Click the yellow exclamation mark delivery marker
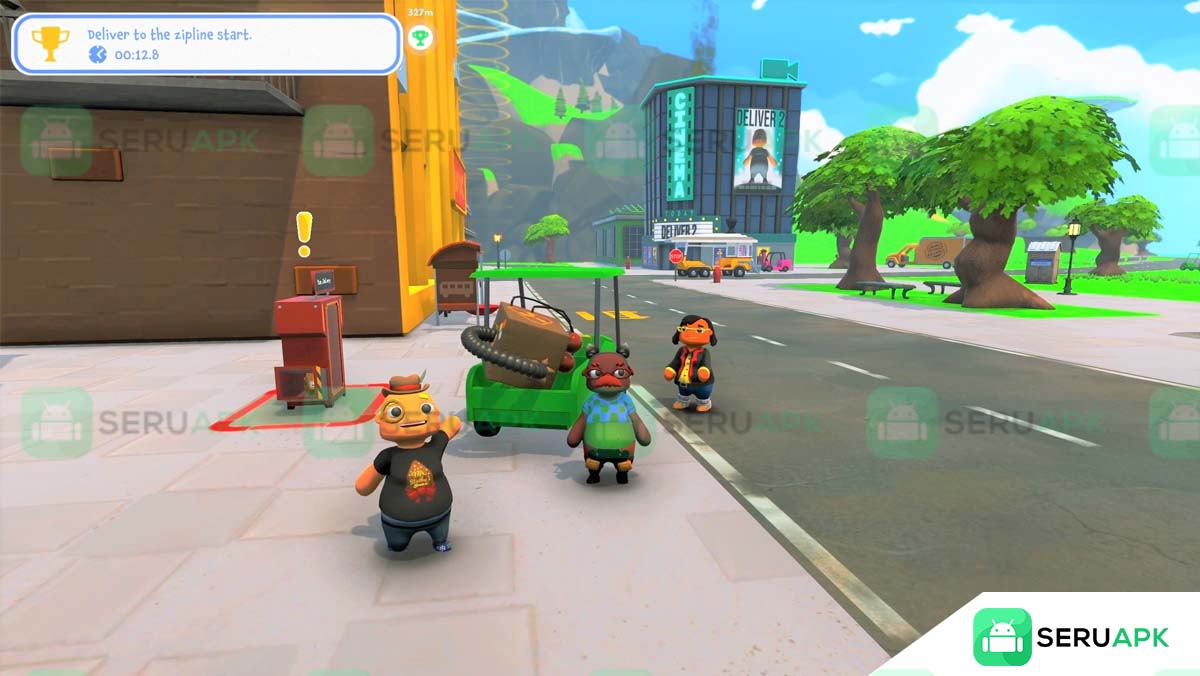The height and width of the screenshot is (676, 1200). [x=304, y=233]
